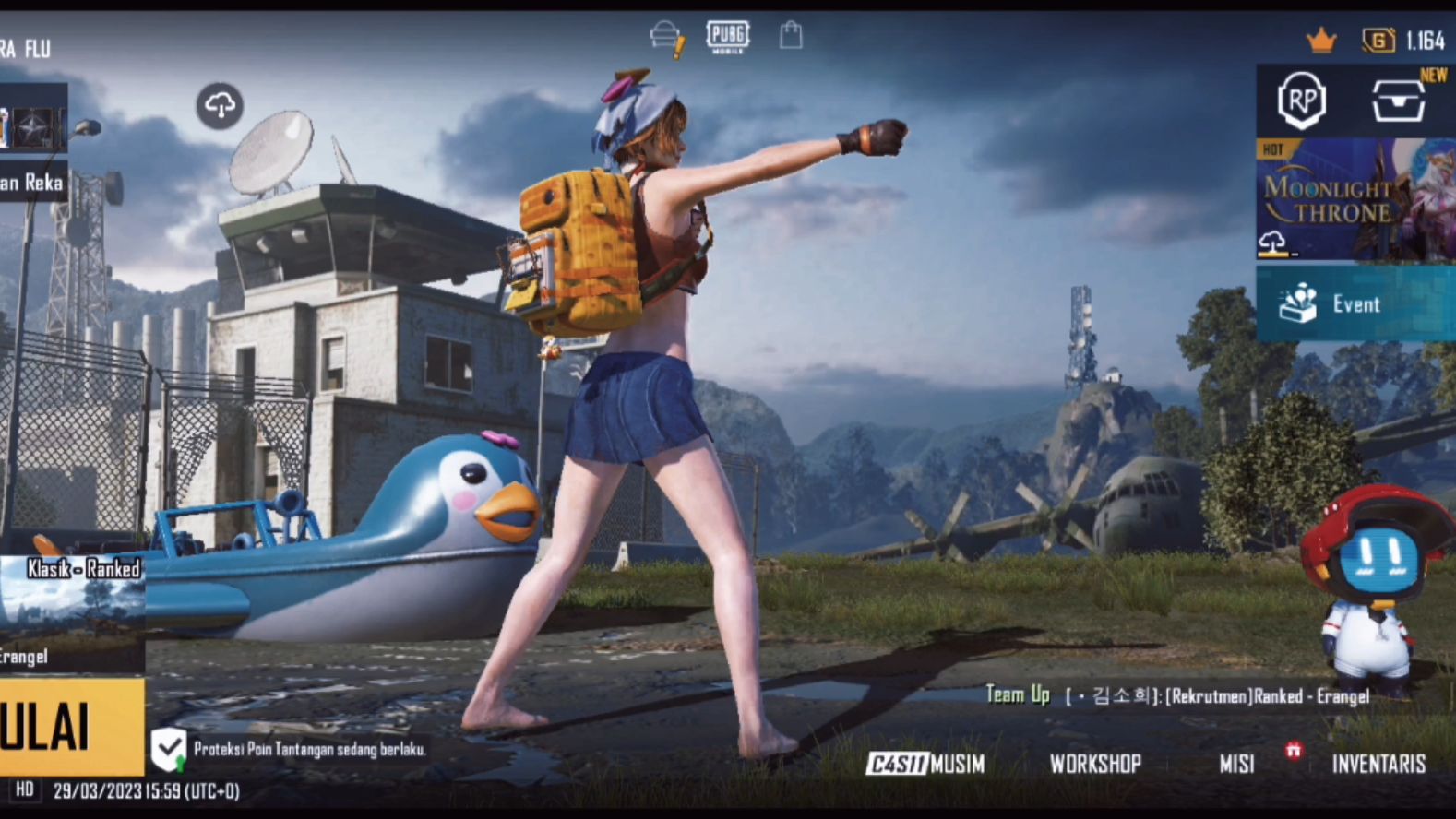Select the PUBG Mobile logo icon
The image size is (1456, 819).
tap(728, 37)
